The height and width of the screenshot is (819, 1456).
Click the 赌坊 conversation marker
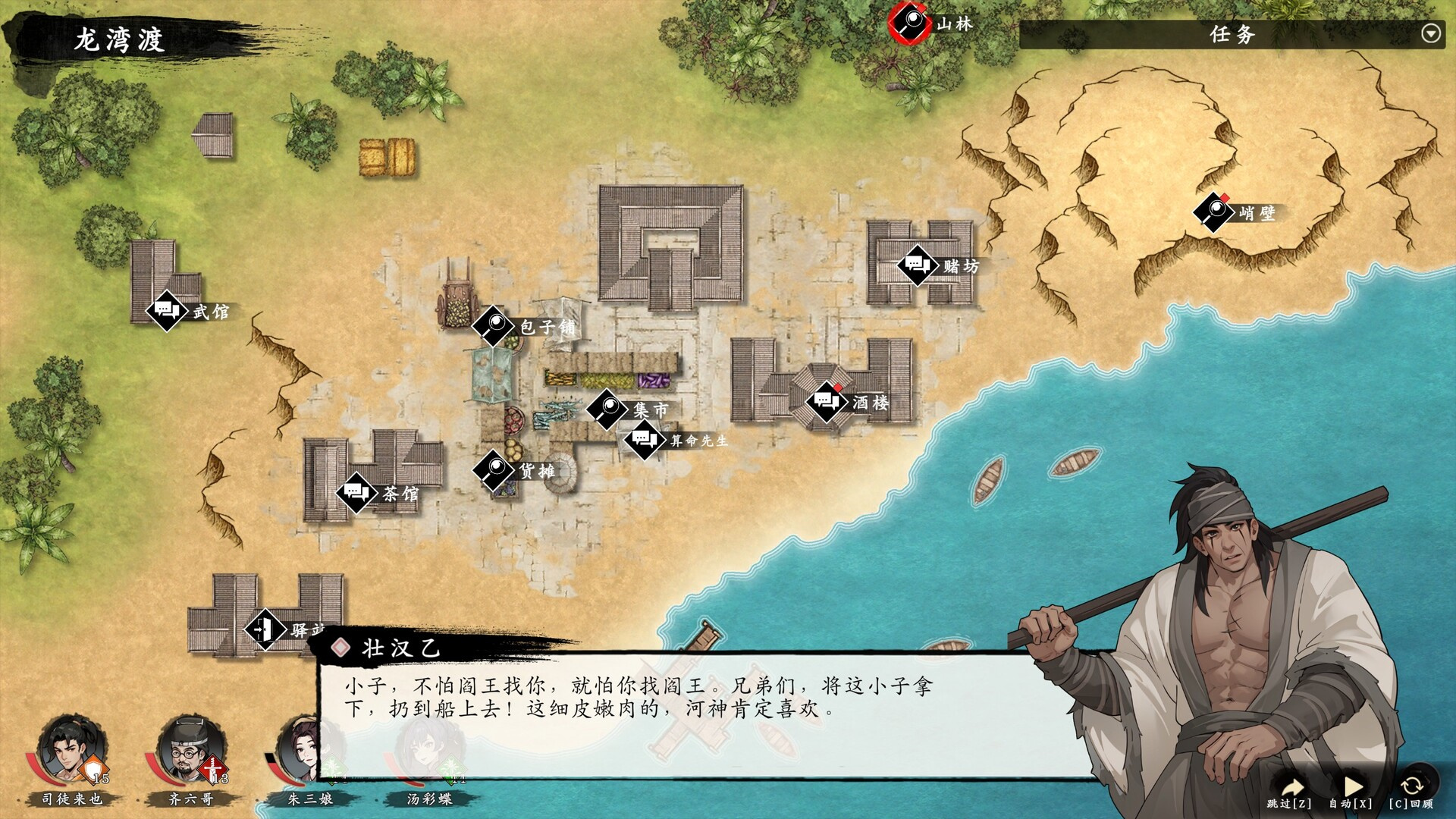(x=918, y=265)
